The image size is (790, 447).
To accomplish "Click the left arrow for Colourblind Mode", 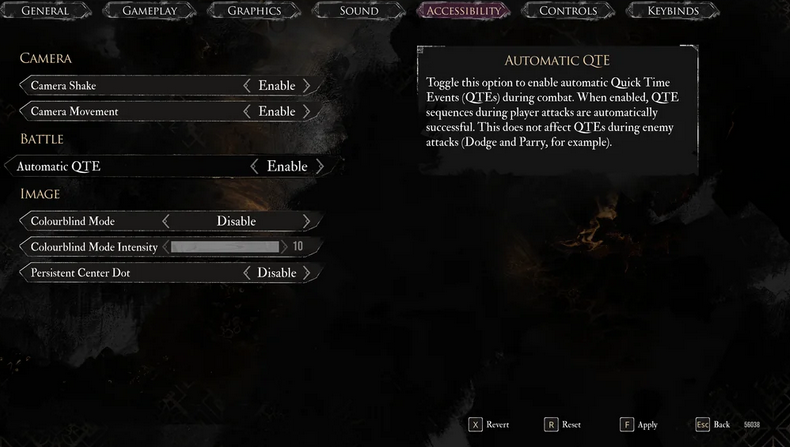I will click(x=166, y=221).
